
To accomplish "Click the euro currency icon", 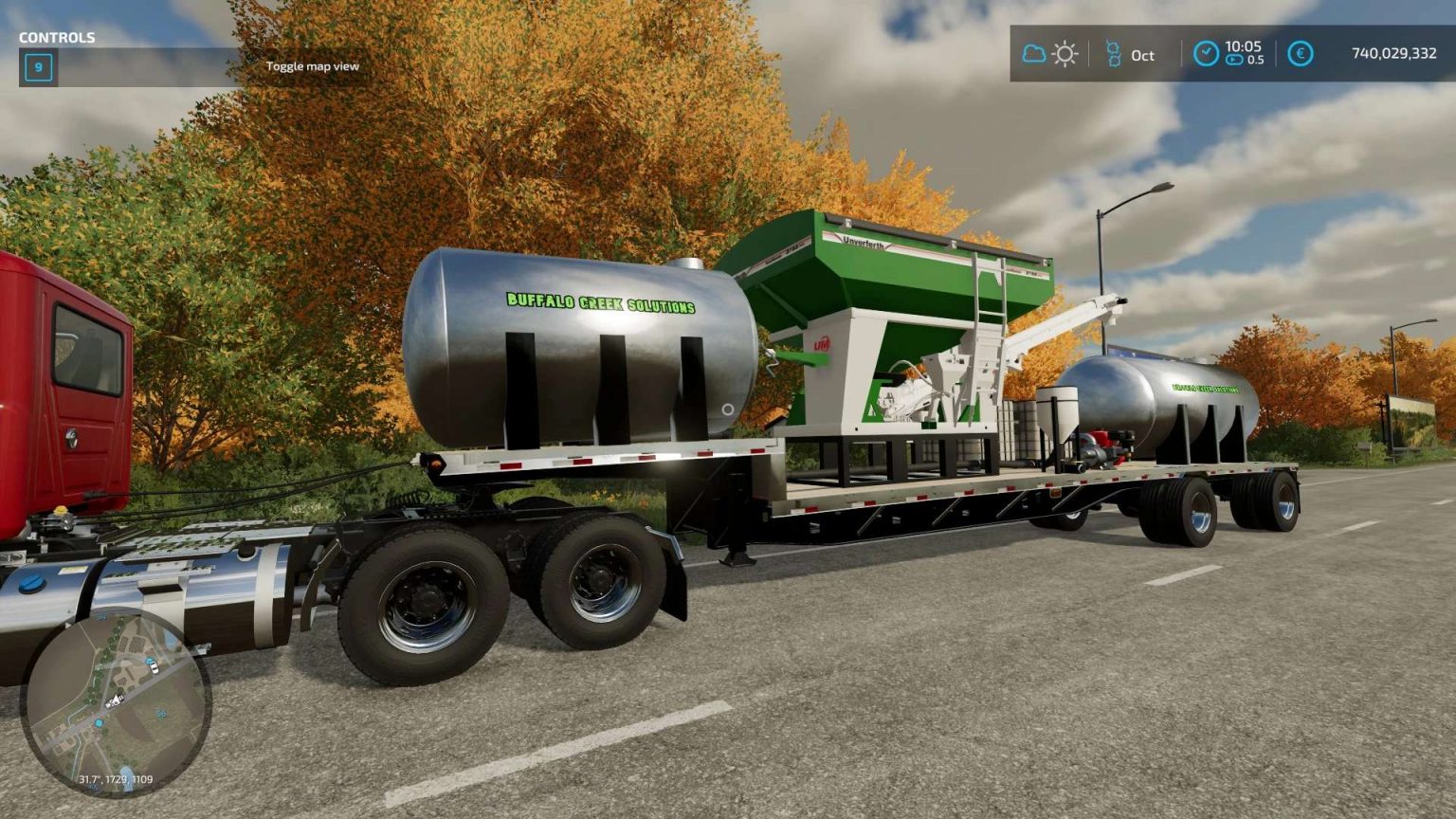I will (1301, 54).
